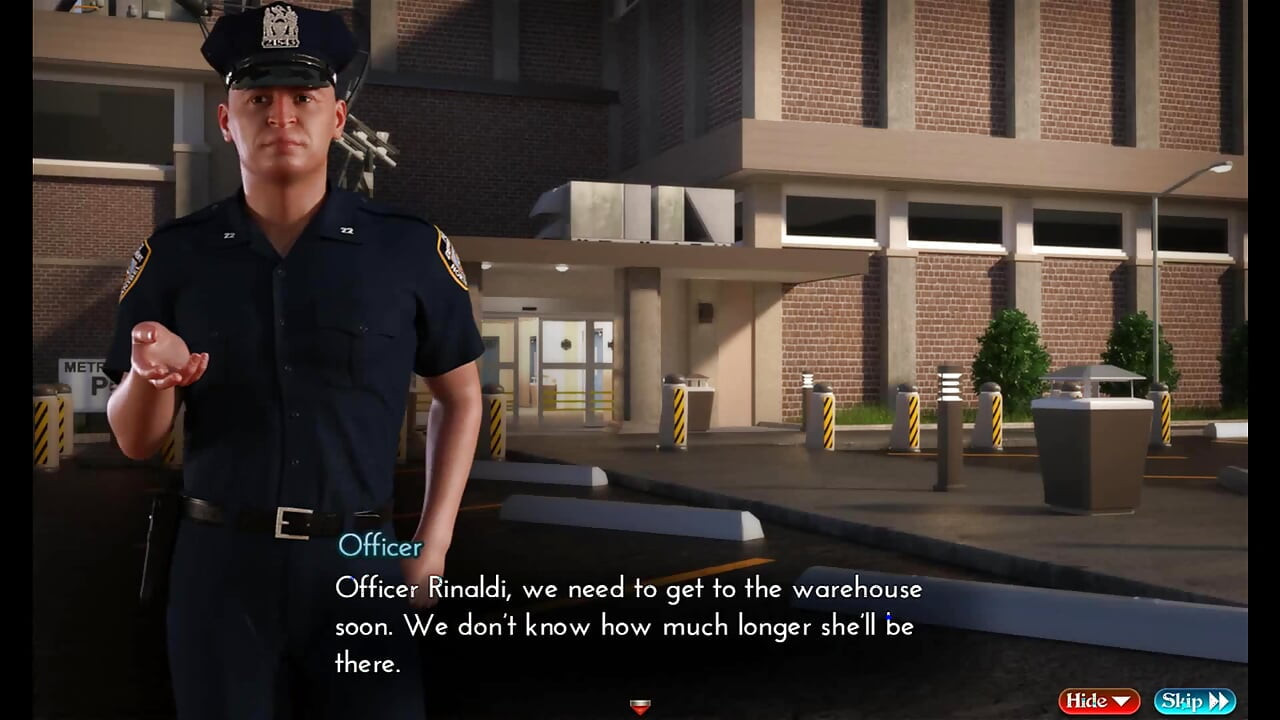Skip the dialogue with the Skip button
1280x720 pixels.
[x=1194, y=701]
